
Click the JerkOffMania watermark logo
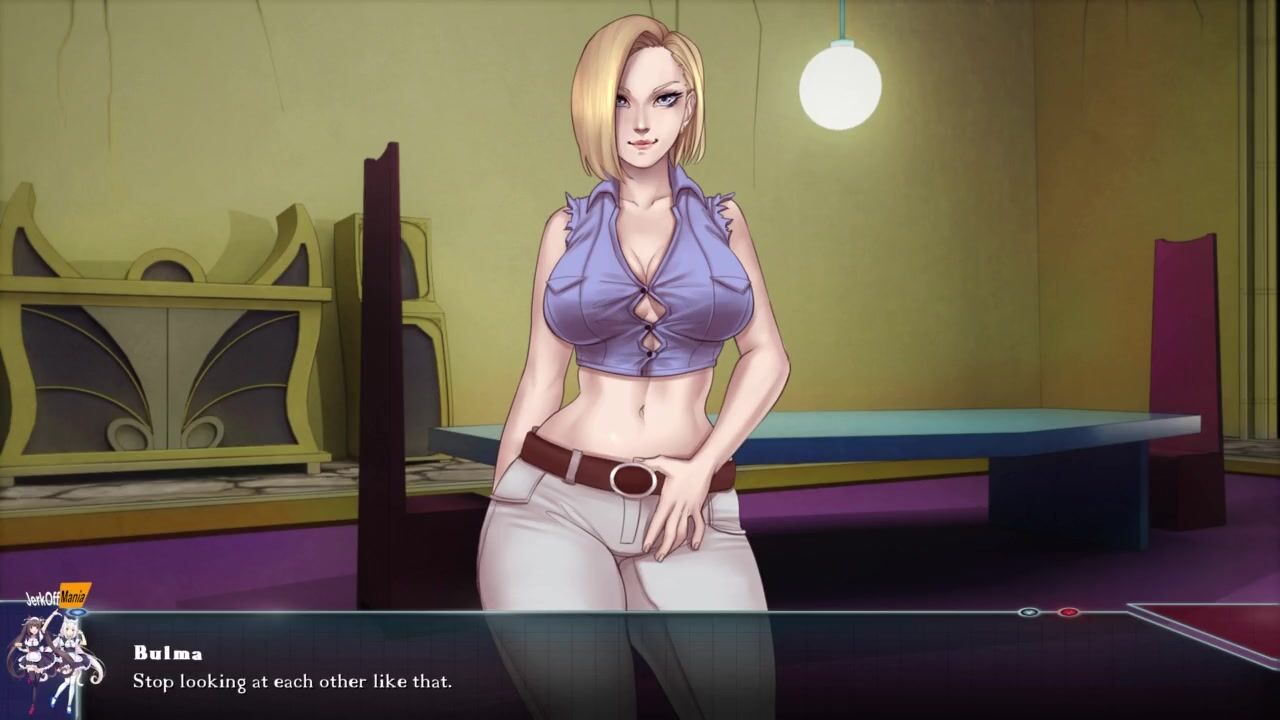[57, 598]
